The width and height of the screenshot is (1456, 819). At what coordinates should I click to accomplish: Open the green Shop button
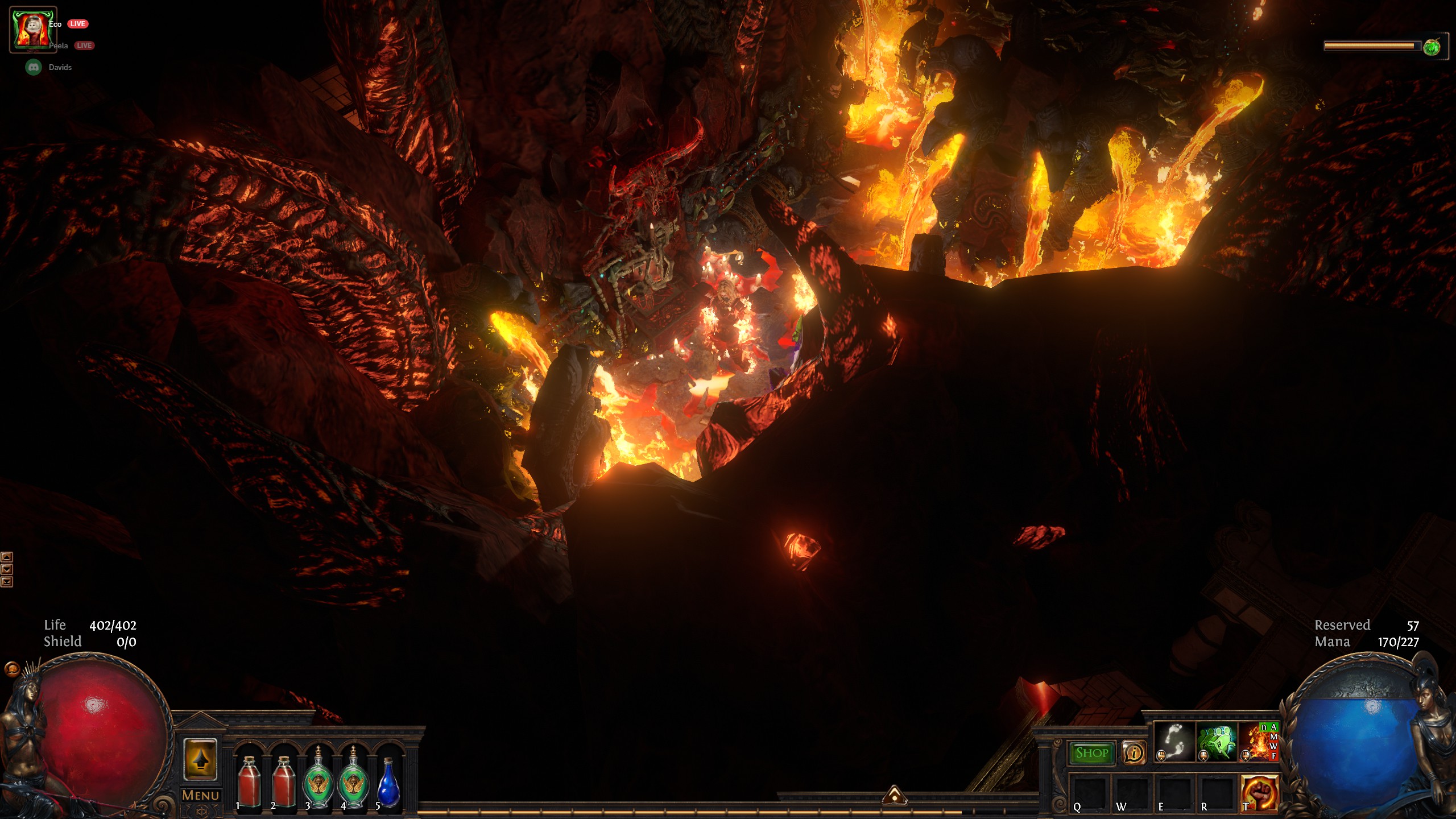[1091, 753]
